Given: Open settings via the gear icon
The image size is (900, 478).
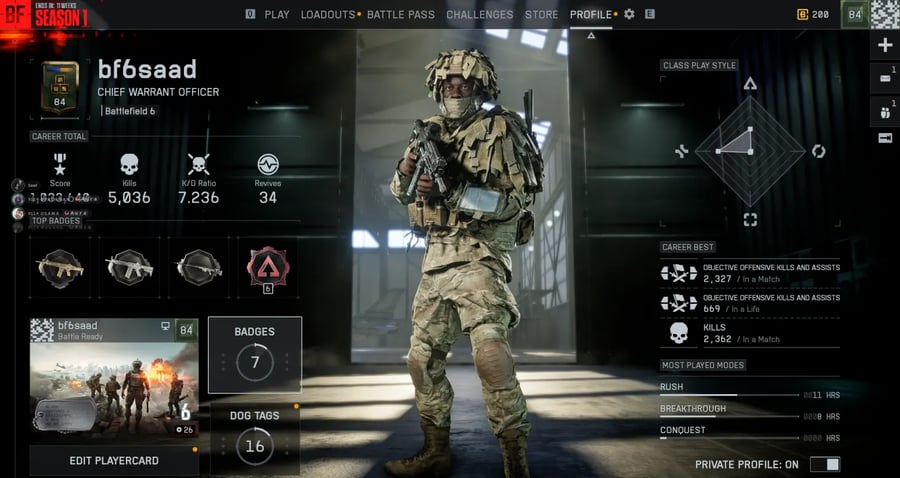Looking at the screenshot, I should click(x=630, y=15).
